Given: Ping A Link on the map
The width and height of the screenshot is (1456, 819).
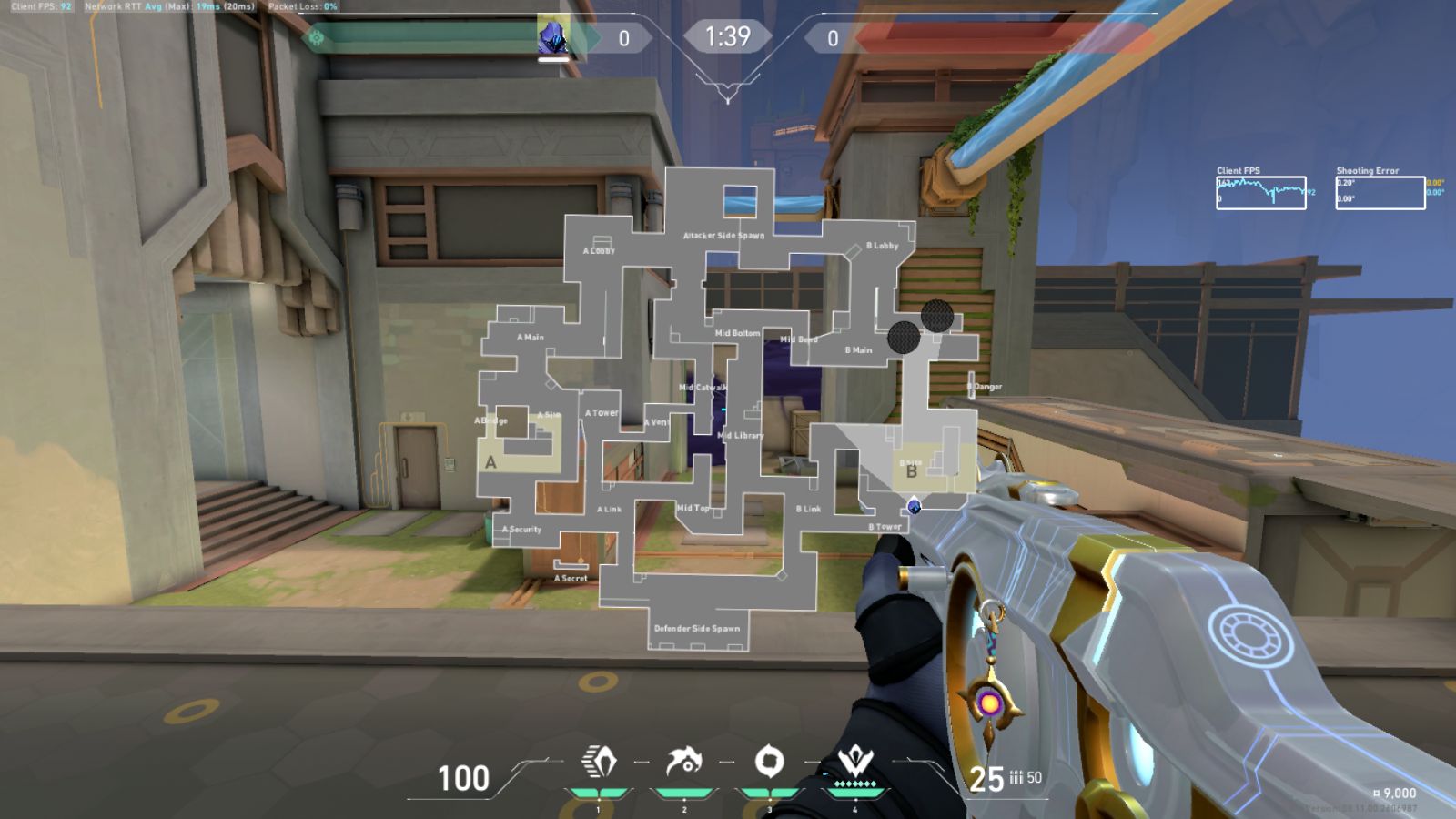Looking at the screenshot, I should click(609, 509).
